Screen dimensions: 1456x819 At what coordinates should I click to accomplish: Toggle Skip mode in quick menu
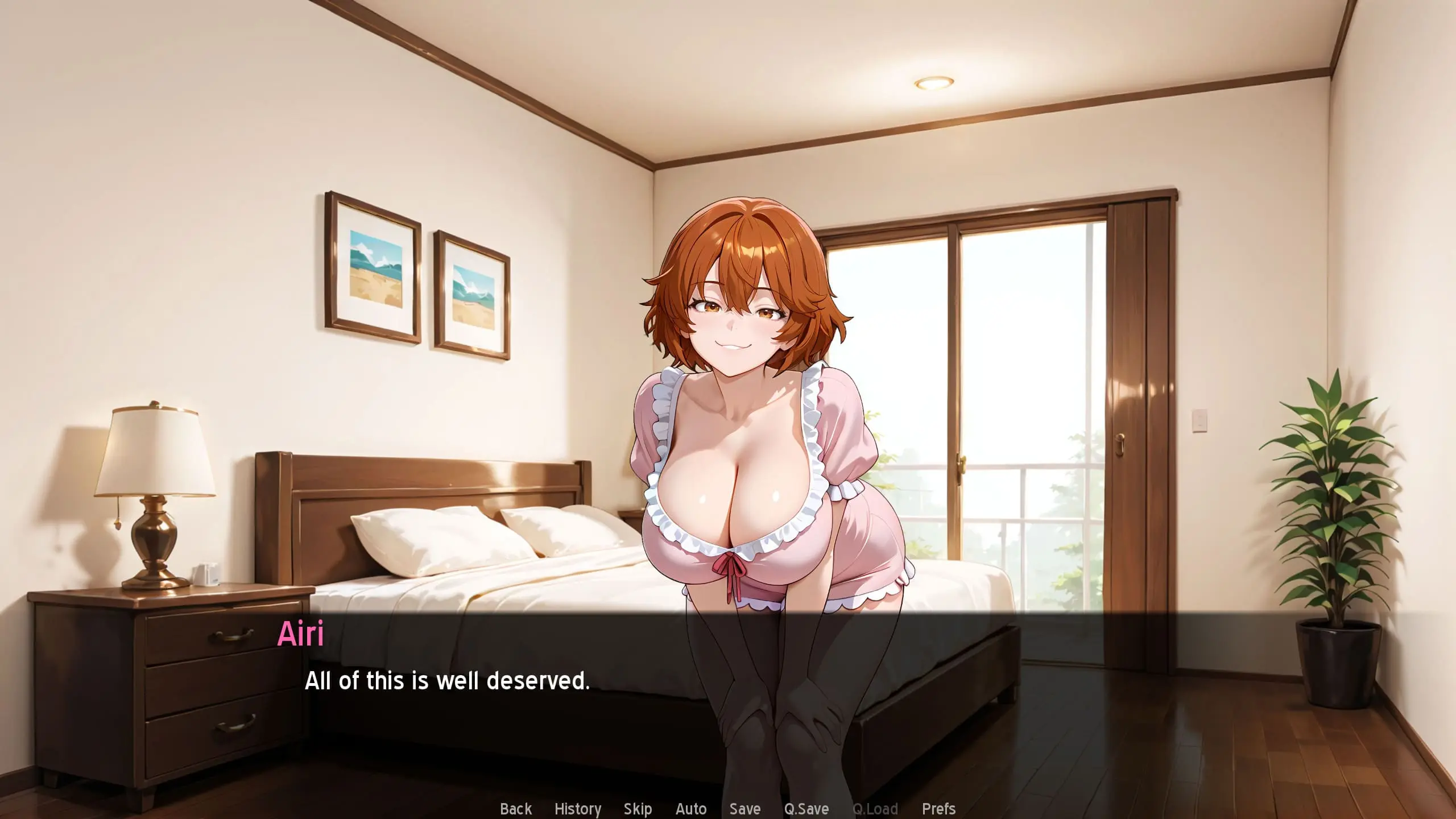pyautogui.click(x=638, y=808)
